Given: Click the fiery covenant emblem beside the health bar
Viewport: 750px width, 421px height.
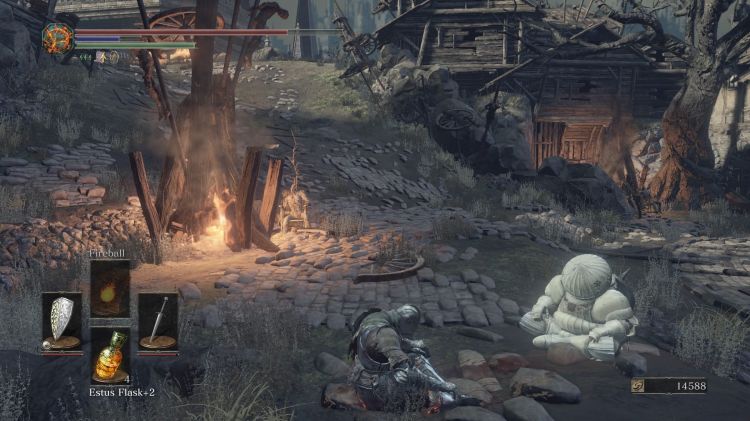Looking at the screenshot, I should click(x=56, y=39).
